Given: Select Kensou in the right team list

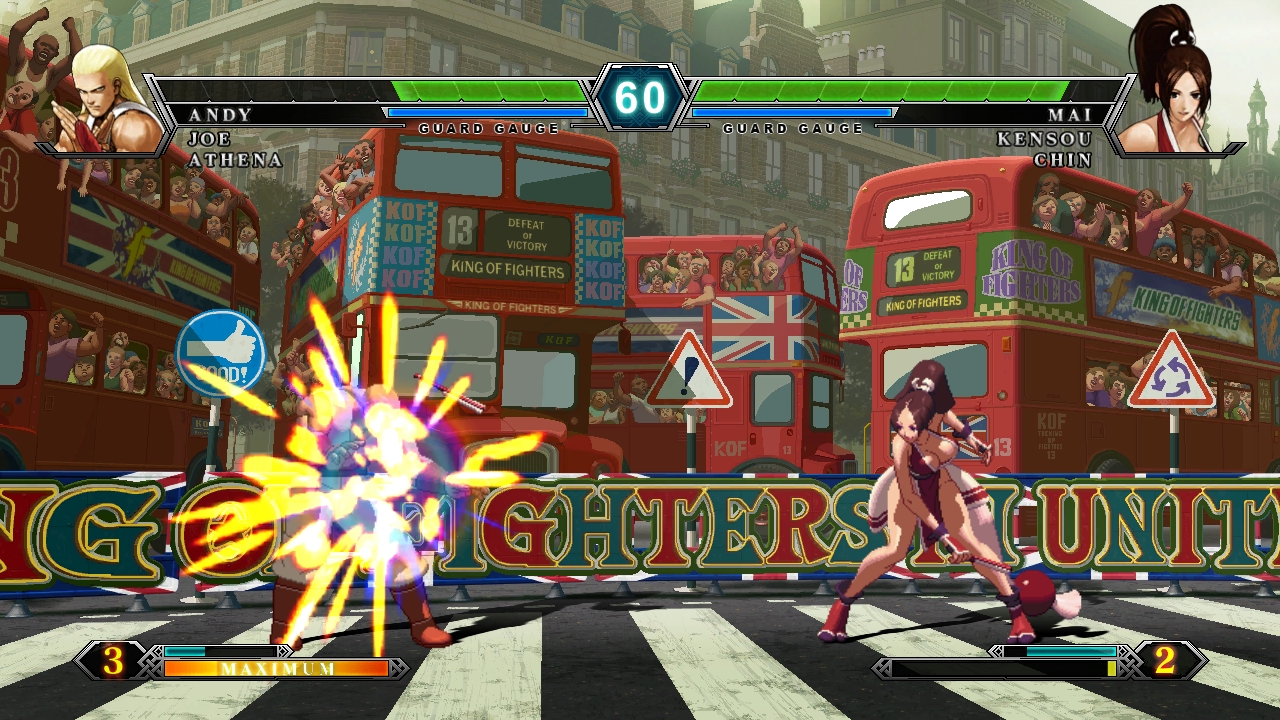Looking at the screenshot, I should tap(1044, 138).
